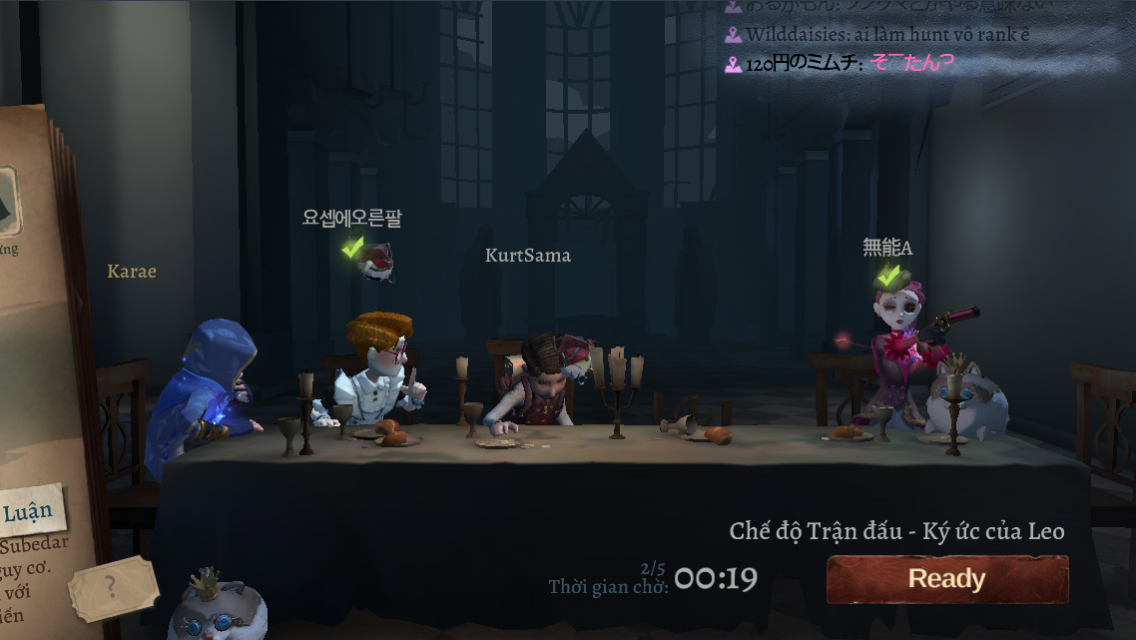
Task: Select player name 無能A
Action: (x=887, y=248)
